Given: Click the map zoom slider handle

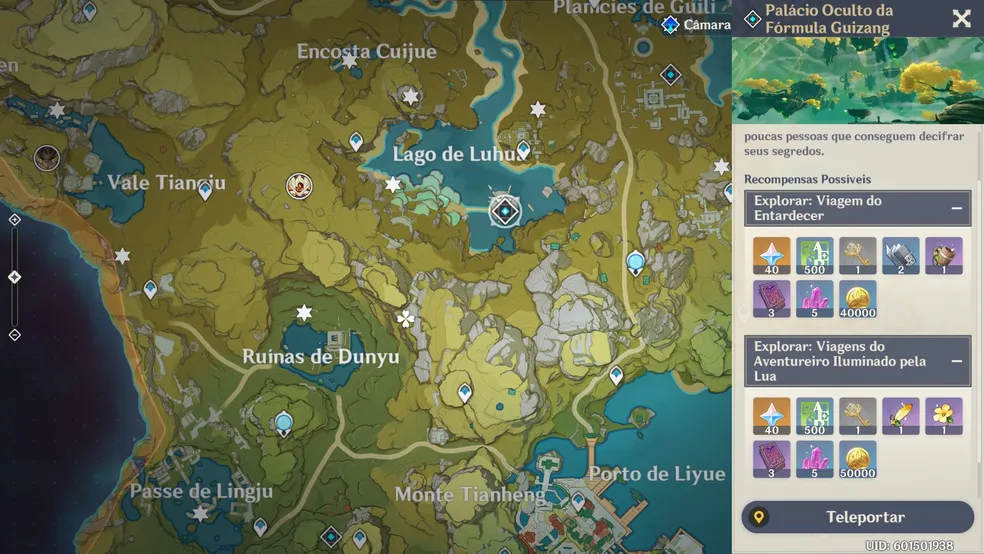Looking at the screenshot, I should click(x=14, y=277).
